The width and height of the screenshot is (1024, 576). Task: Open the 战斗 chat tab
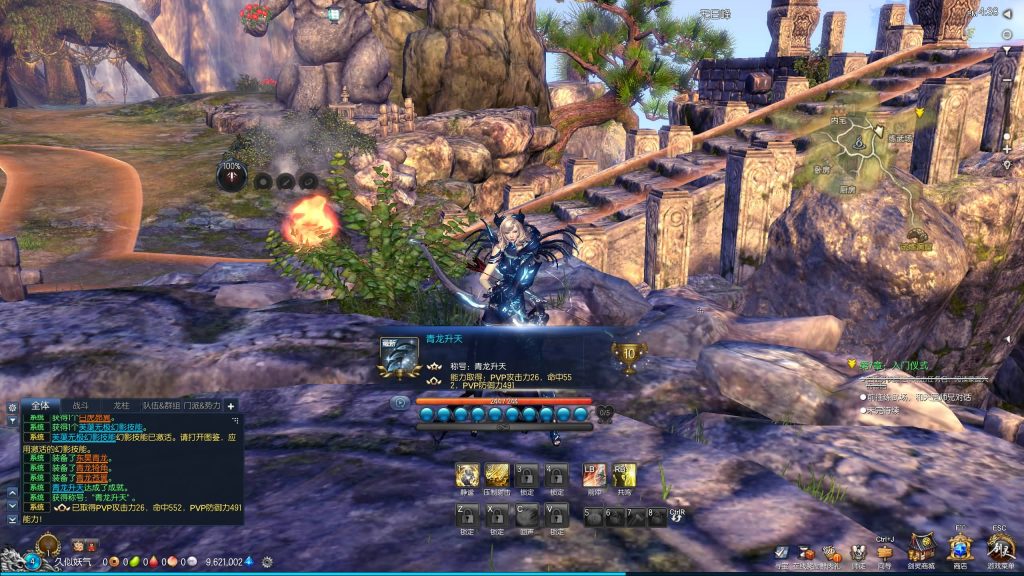click(x=80, y=405)
